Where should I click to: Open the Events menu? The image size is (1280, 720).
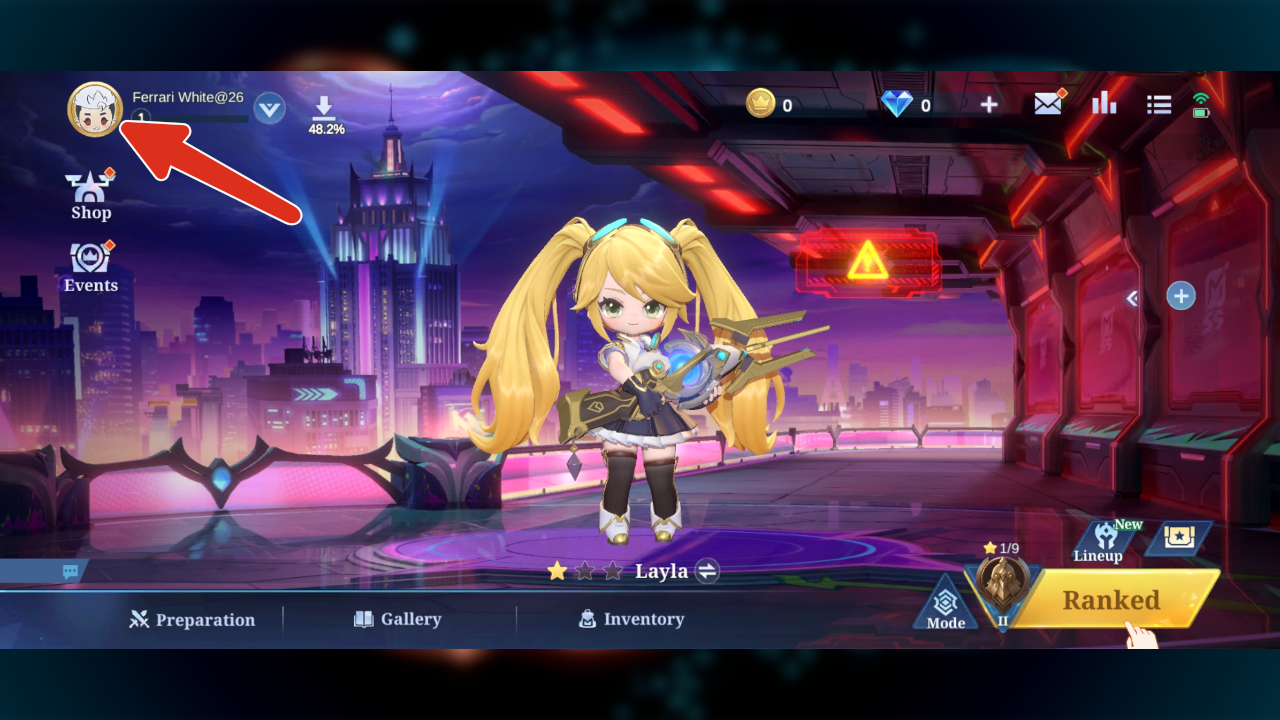click(91, 268)
